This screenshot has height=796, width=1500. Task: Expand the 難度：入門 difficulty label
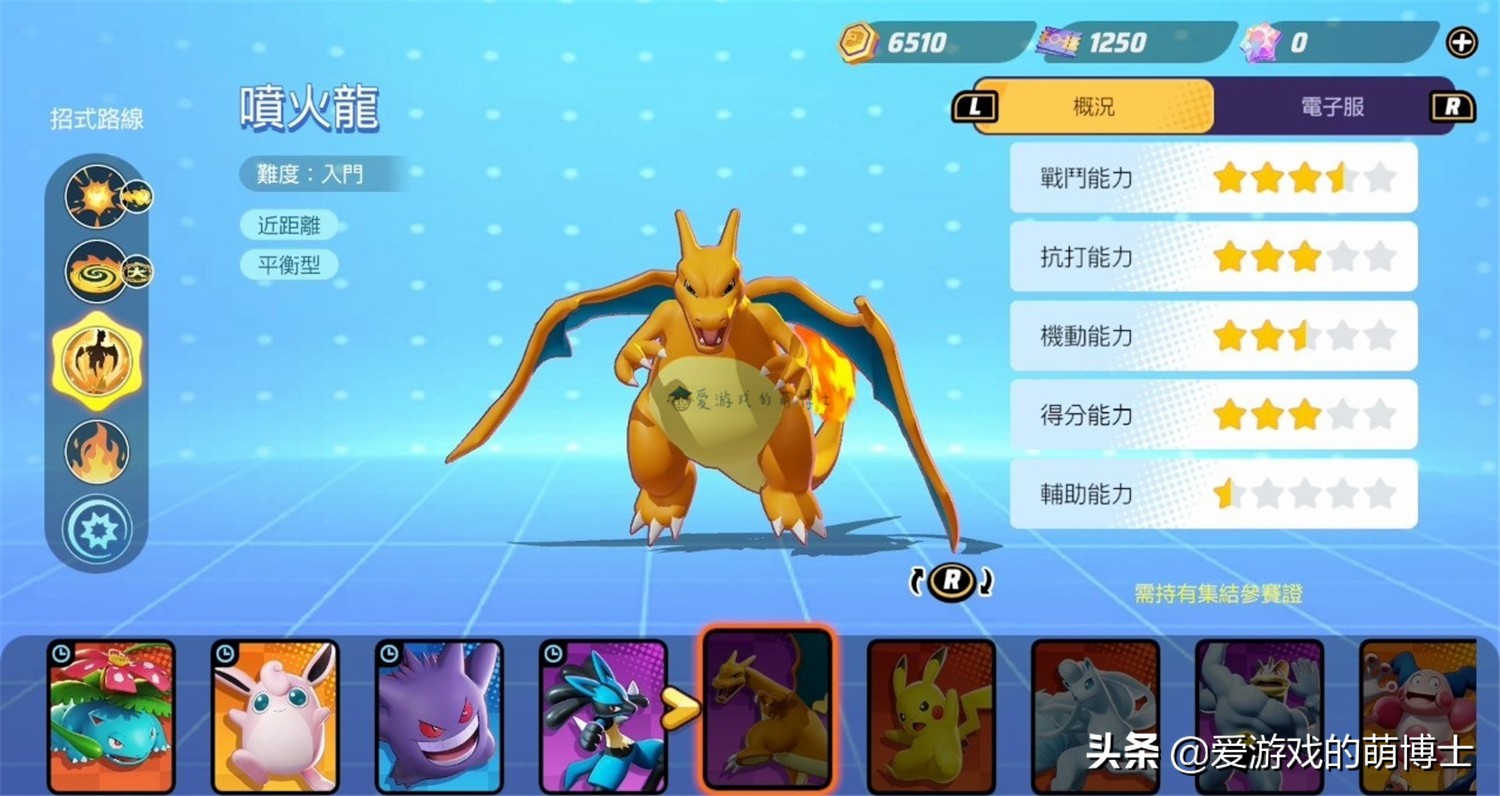(310, 173)
